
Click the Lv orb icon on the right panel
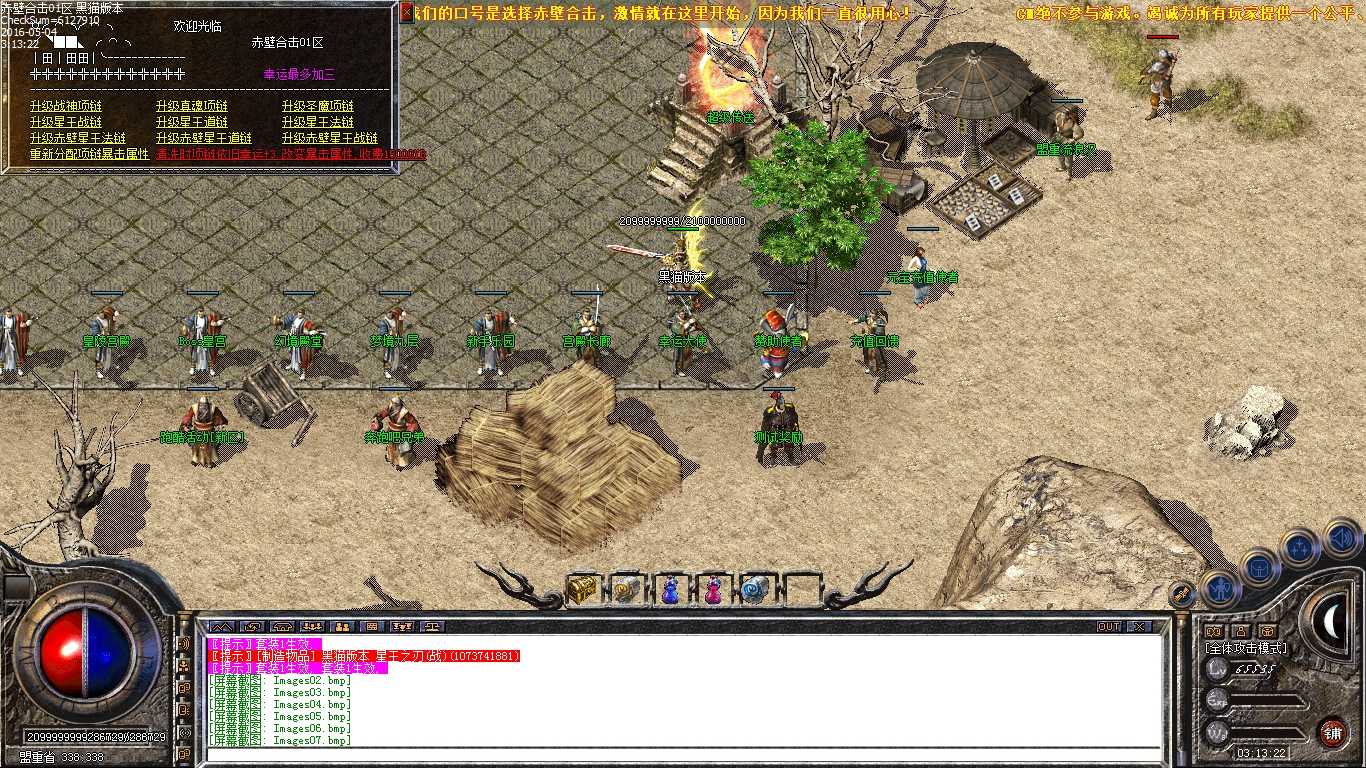click(1218, 669)
